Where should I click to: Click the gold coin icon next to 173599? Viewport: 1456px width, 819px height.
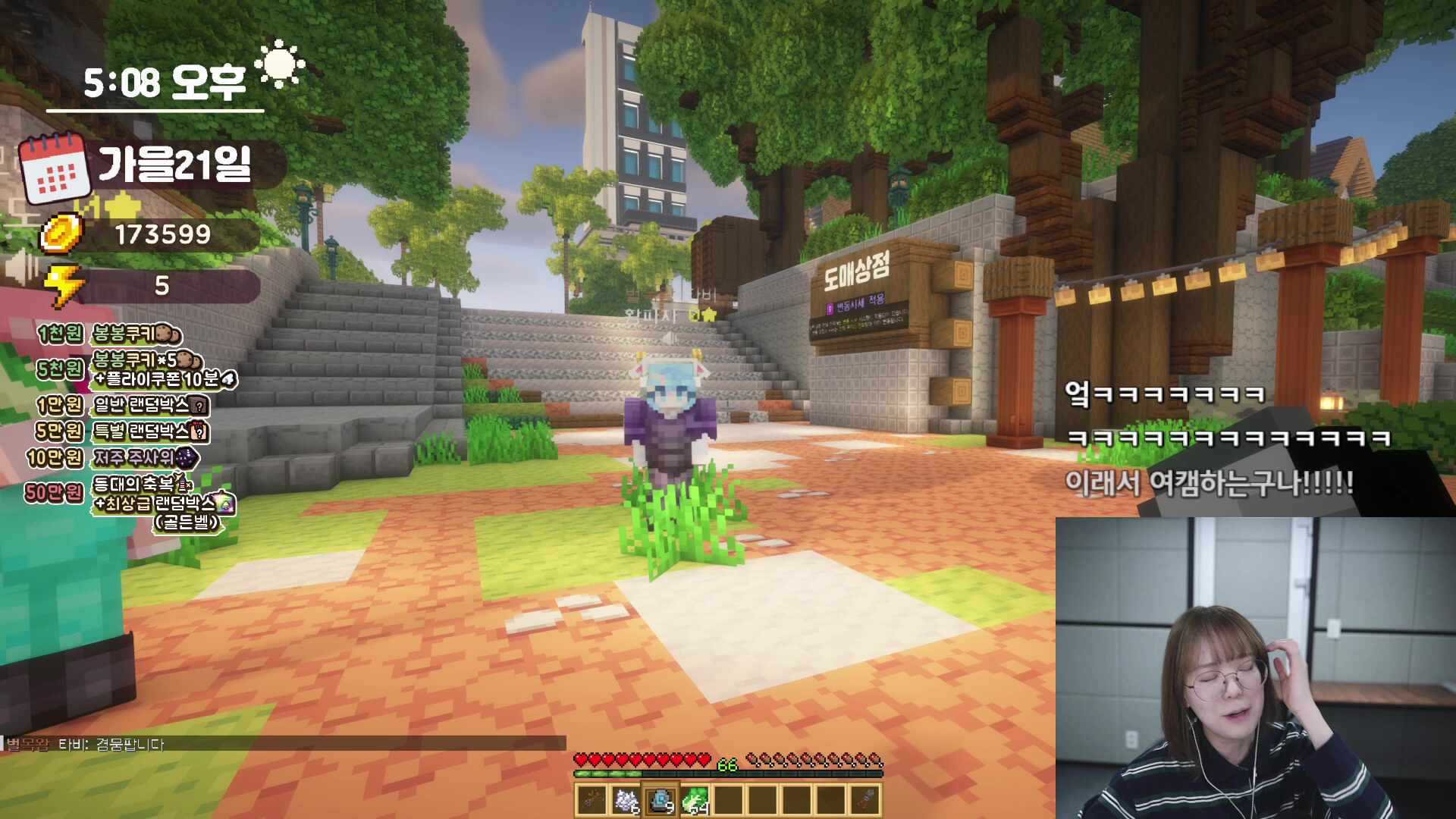(x=62, y=234)
